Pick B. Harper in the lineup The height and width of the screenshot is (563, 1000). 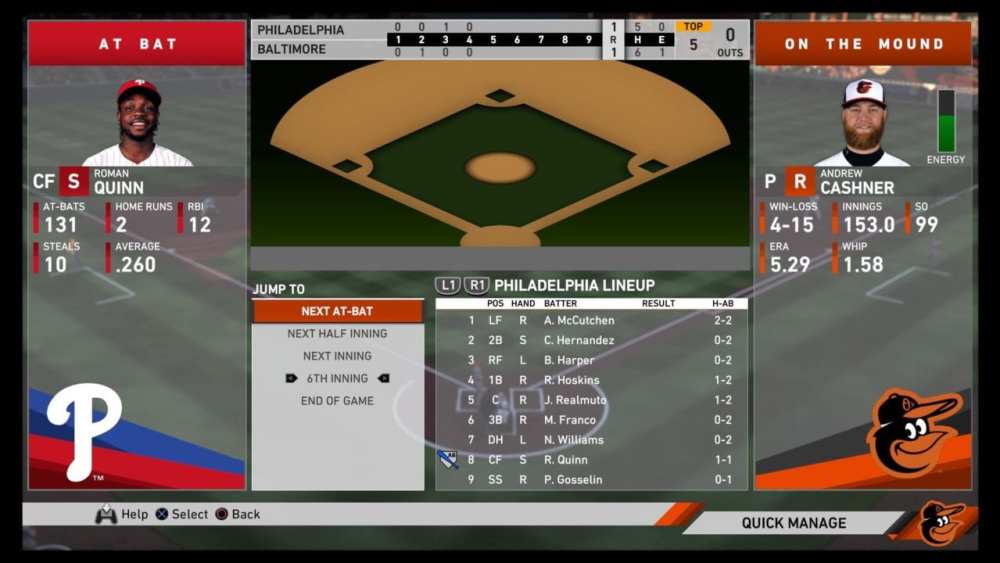click(x=591, y=360)
